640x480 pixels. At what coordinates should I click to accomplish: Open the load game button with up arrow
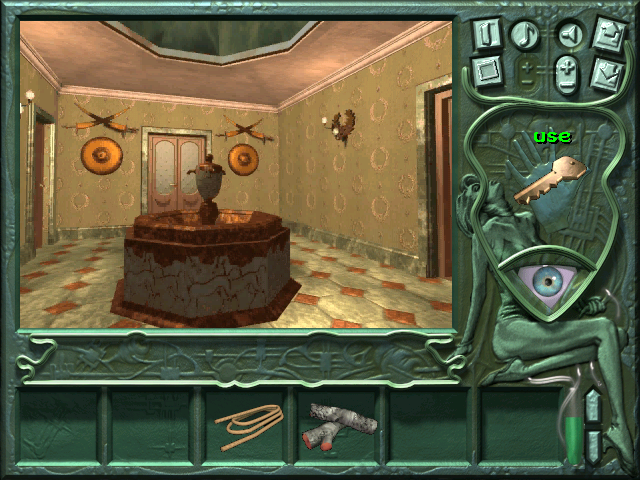pyautogui.click(x=610, y=32)
